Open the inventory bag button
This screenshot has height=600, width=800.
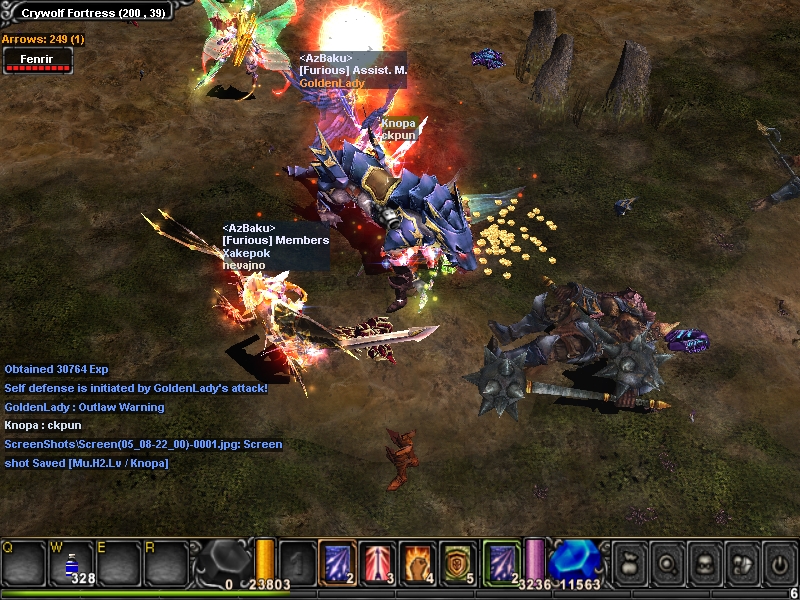pyautogui.click(x=628, y=562)
